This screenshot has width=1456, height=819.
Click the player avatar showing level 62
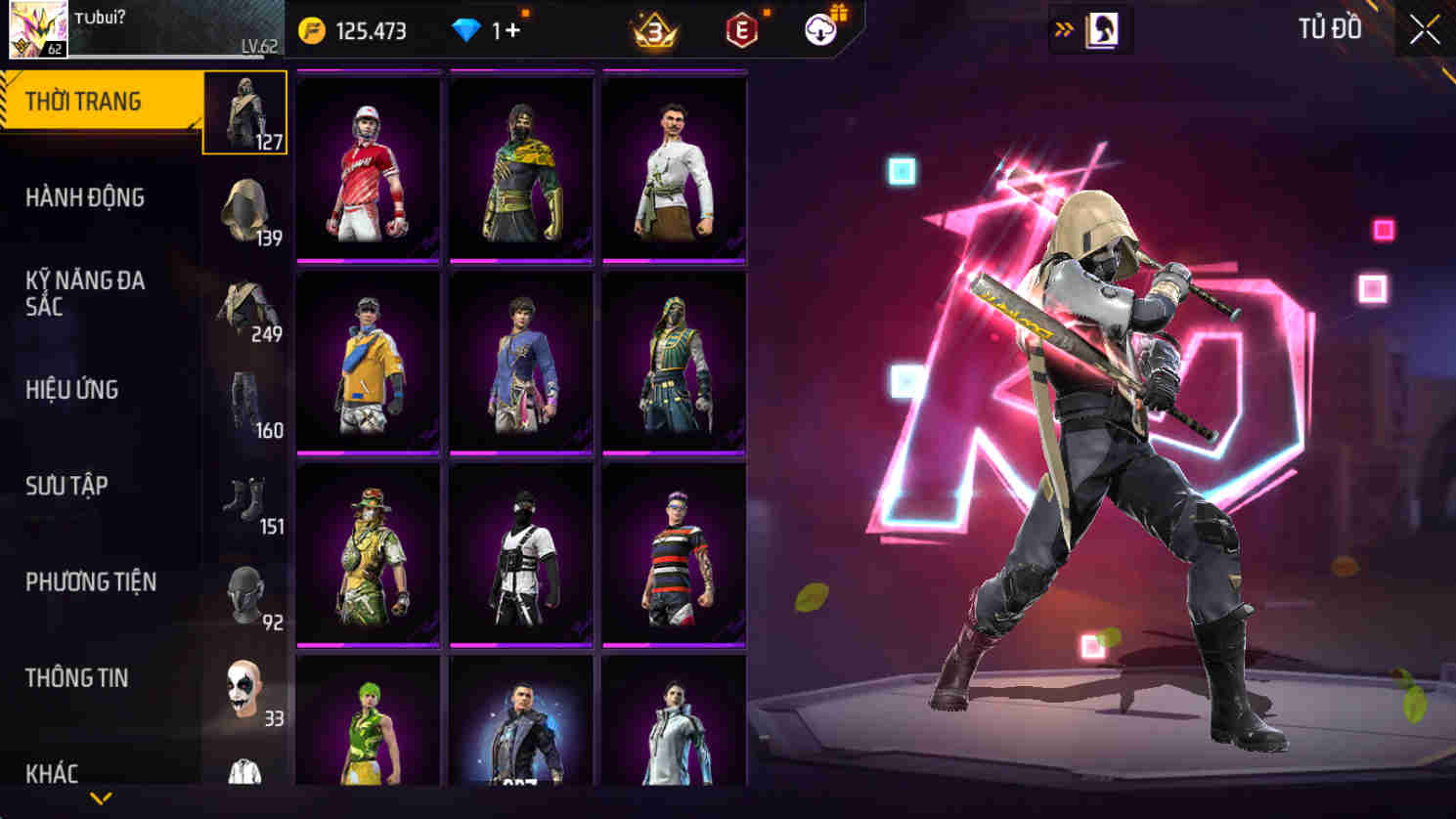pyautogui.click(x=37, y=28)
